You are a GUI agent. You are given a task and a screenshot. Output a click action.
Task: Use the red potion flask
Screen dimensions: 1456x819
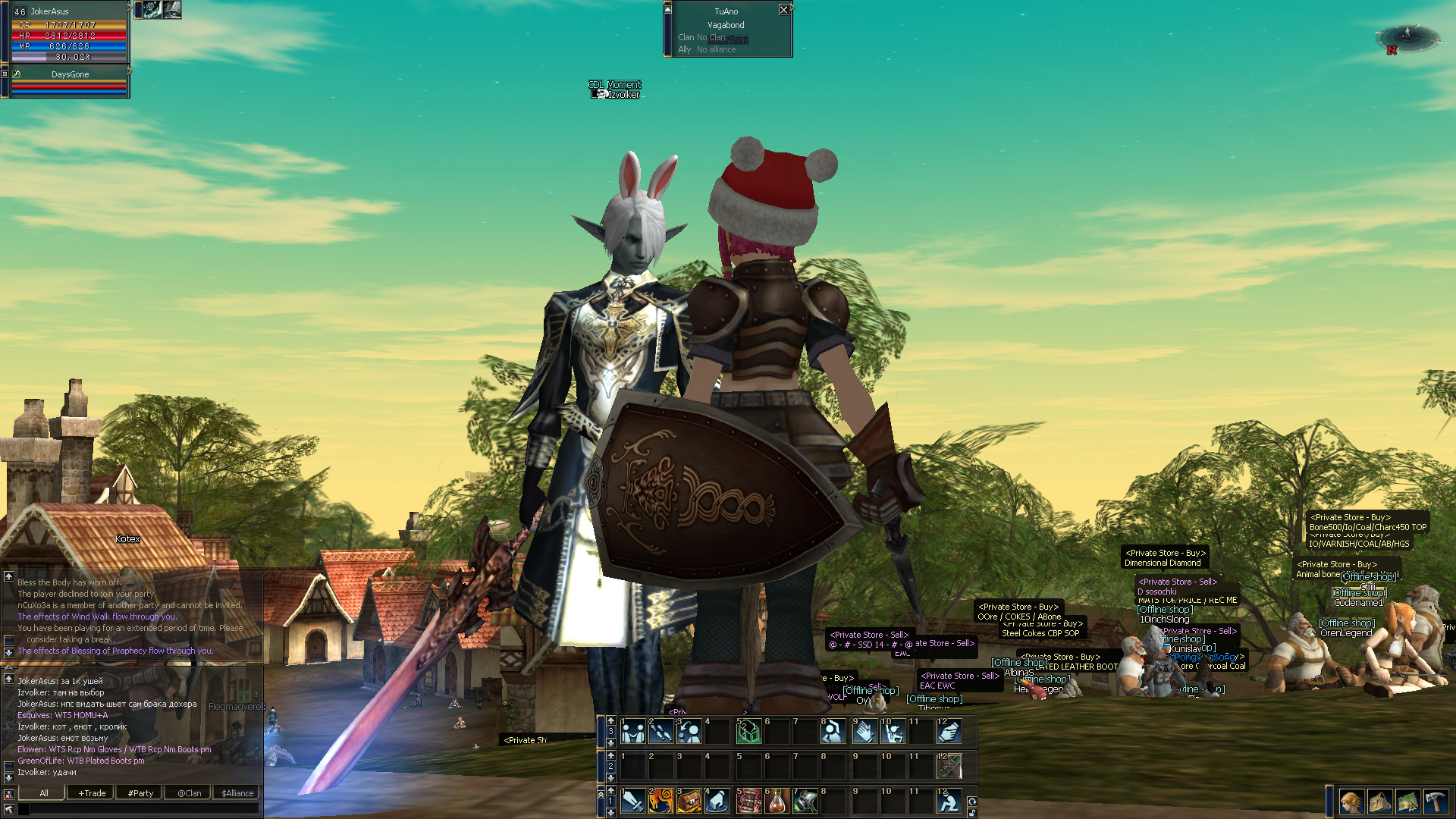coord(778,802)
